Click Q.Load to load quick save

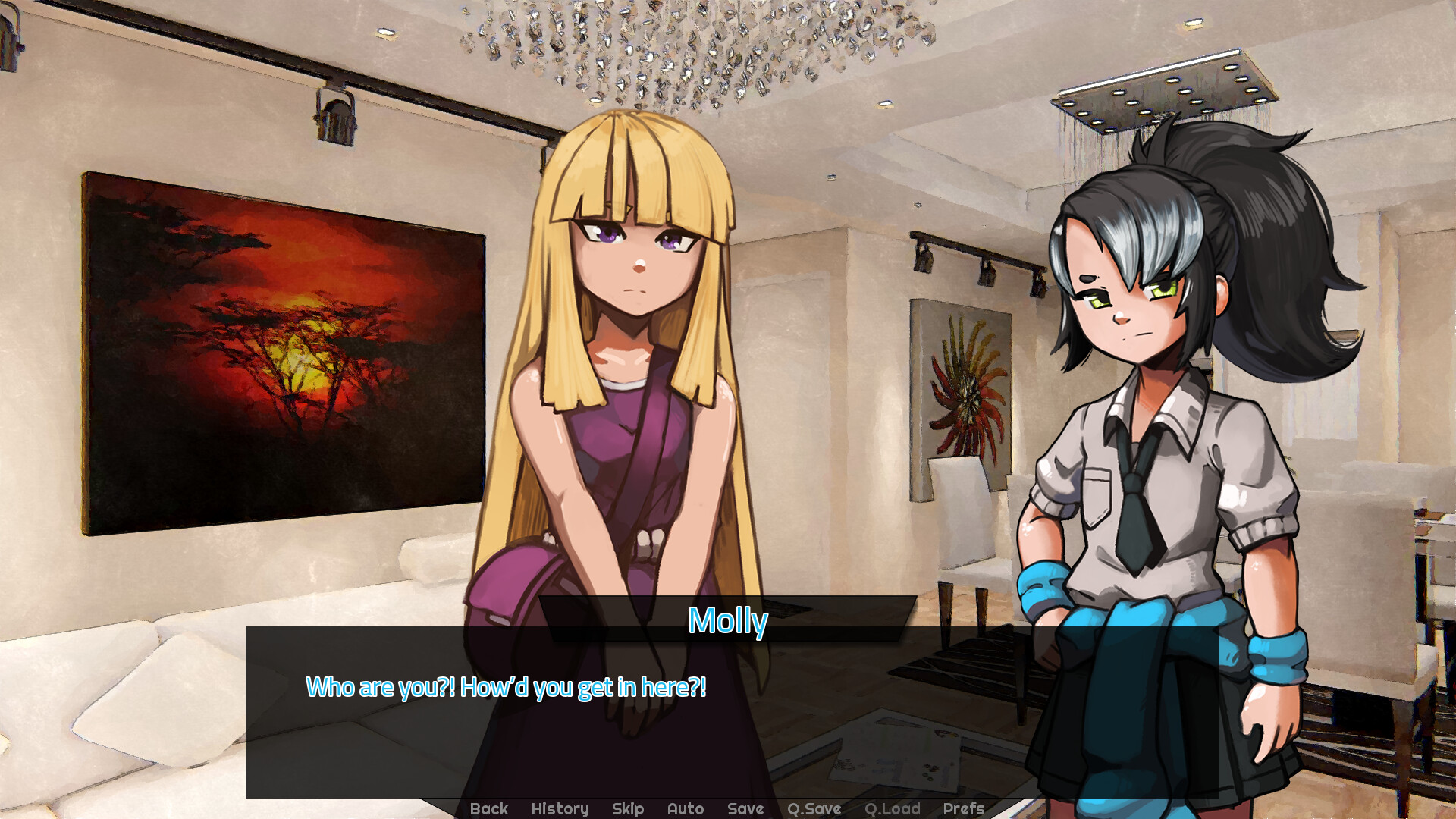pyautogui.click(x=893, y=808)
